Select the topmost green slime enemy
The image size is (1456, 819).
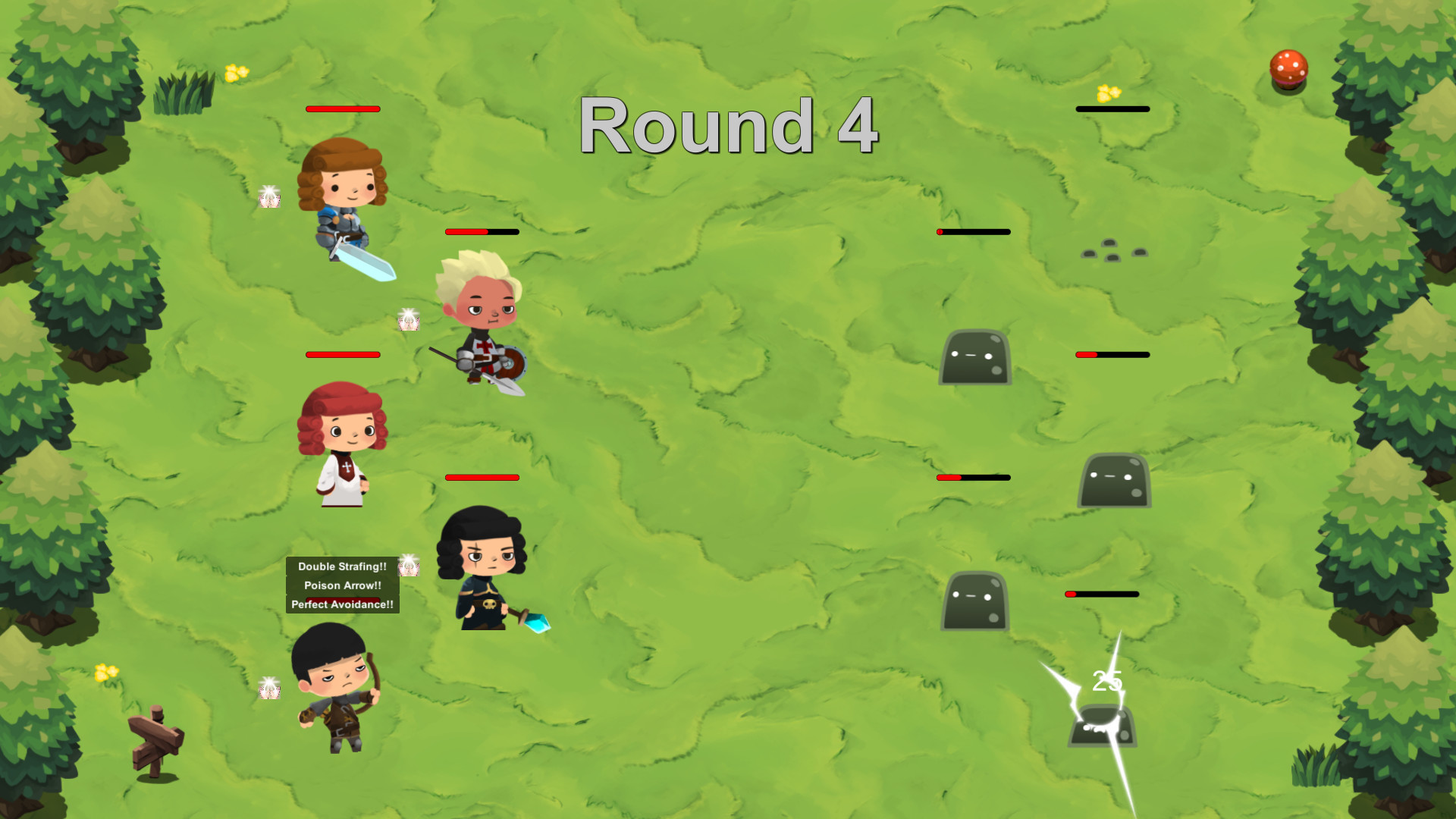pyautogui.click(x=975, y=356)
